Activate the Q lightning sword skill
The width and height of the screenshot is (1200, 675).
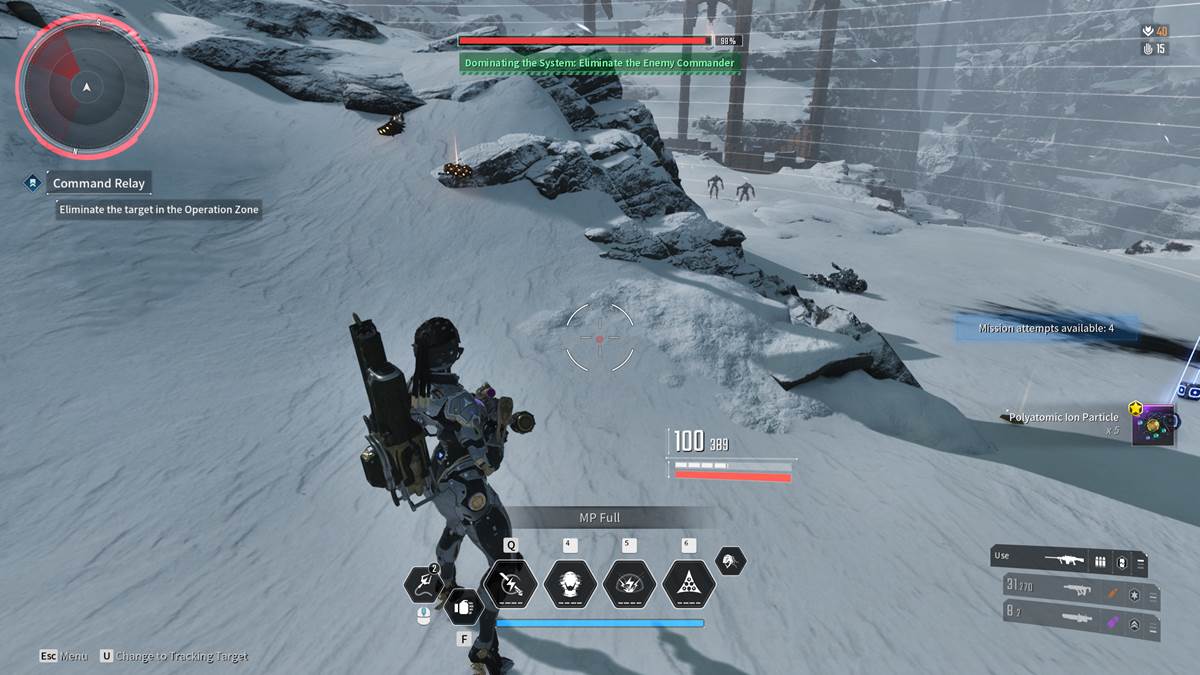[x=510, y=584]
